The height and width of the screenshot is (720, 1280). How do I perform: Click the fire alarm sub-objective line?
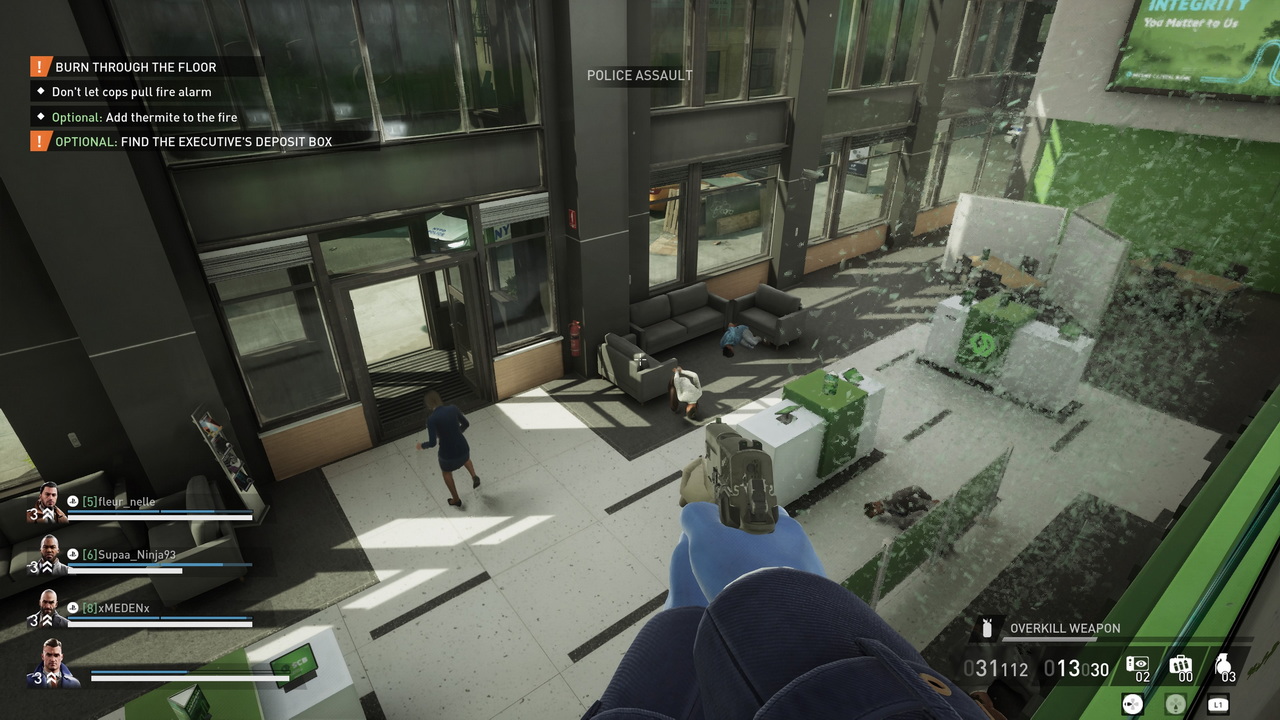[x=131, y=92]
